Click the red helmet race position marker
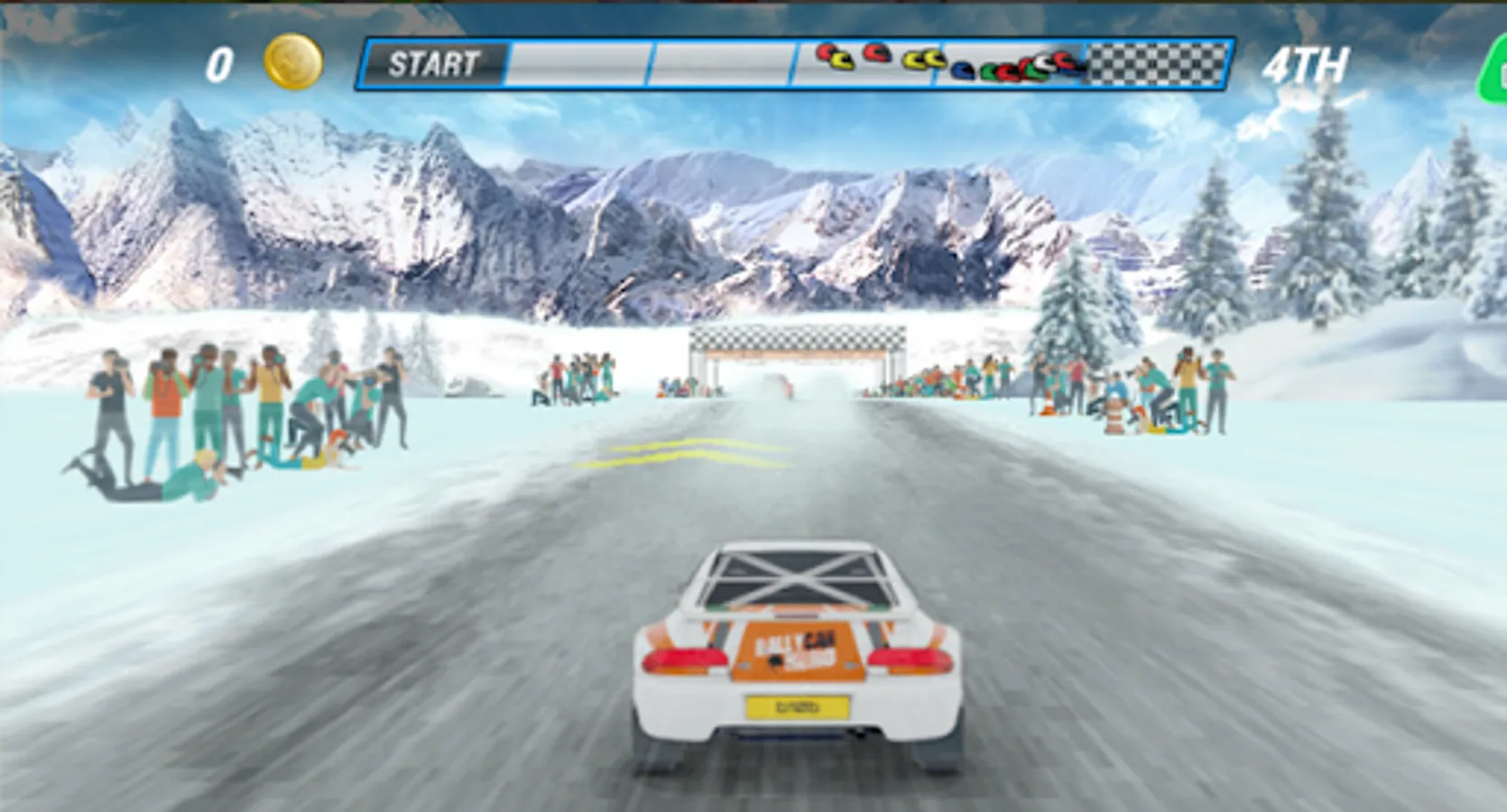The width and height of the screenshot is (1507, 812). click(x=877, y=54)
